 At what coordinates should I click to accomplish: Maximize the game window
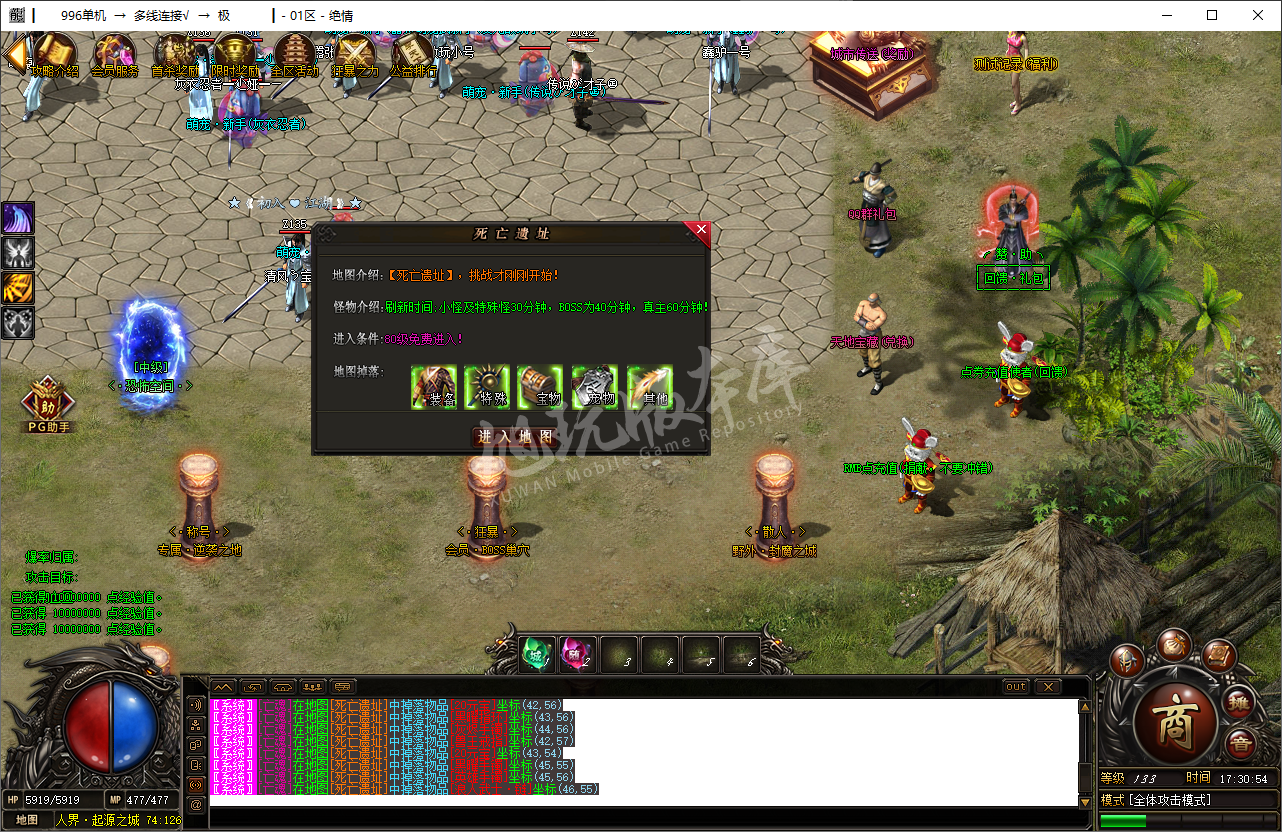1212,15
